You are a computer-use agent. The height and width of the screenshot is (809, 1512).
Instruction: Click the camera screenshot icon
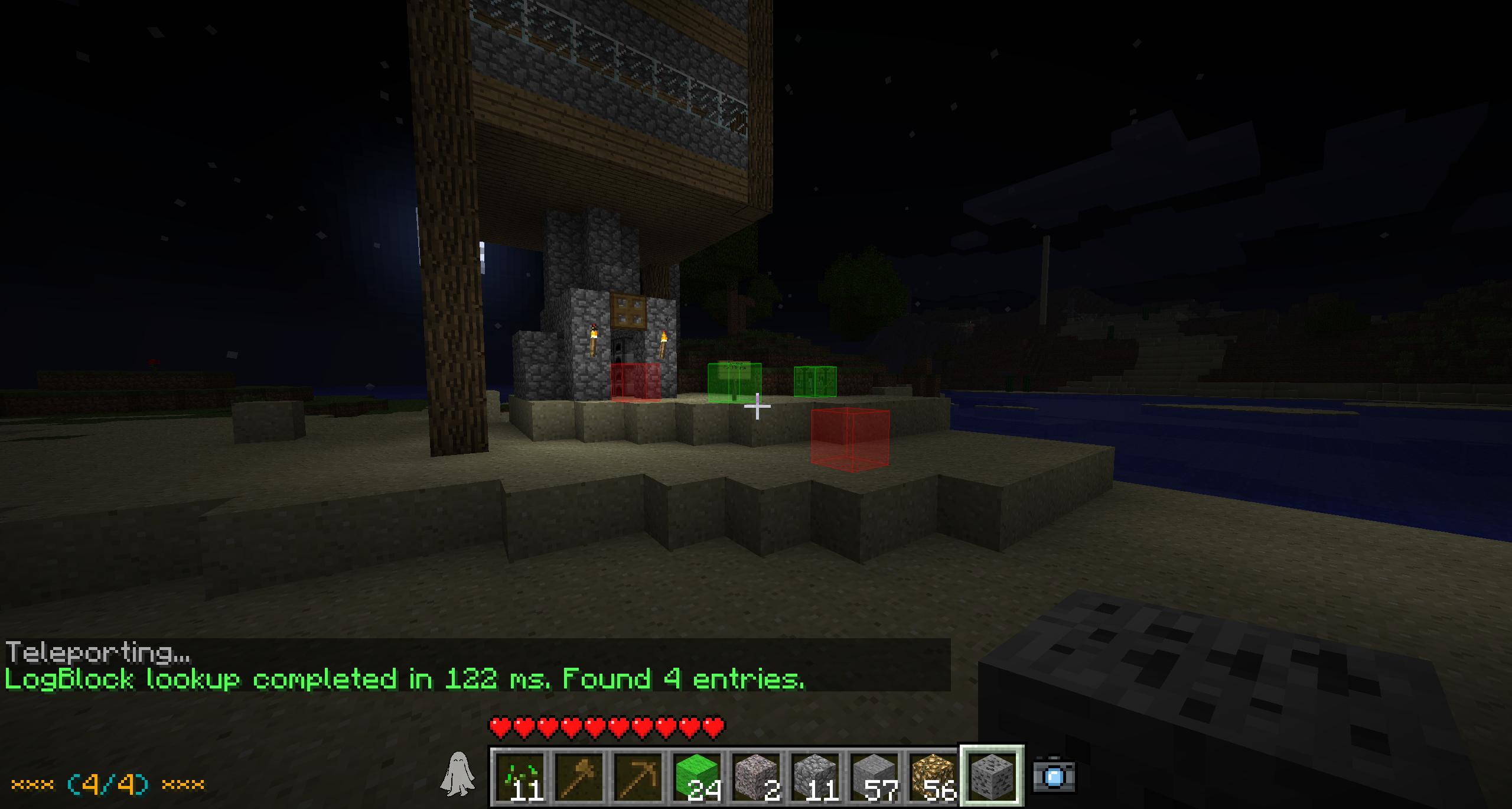[x=1054, y=776]
